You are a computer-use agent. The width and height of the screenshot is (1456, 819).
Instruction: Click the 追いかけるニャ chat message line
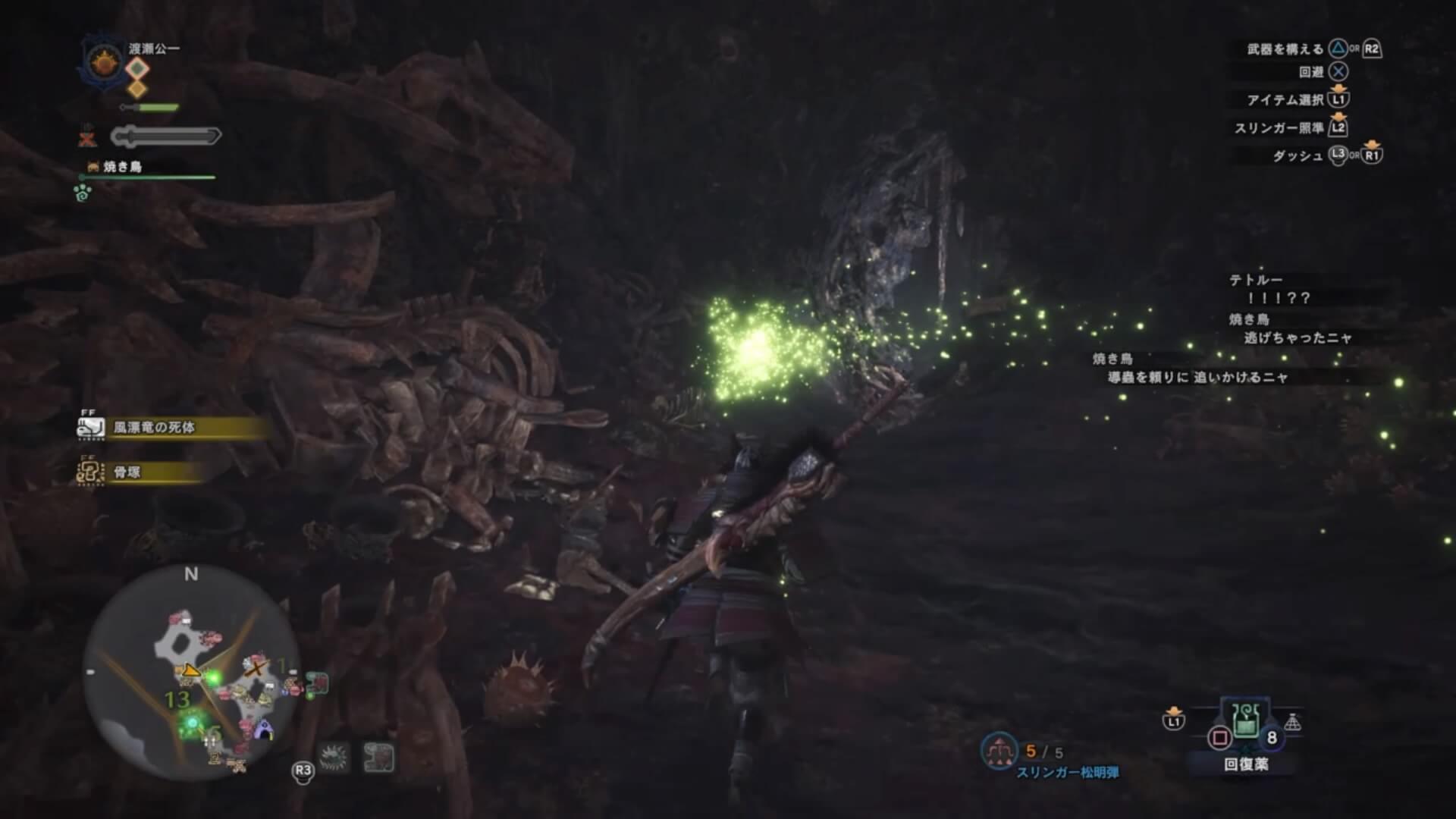(1198, 377)
